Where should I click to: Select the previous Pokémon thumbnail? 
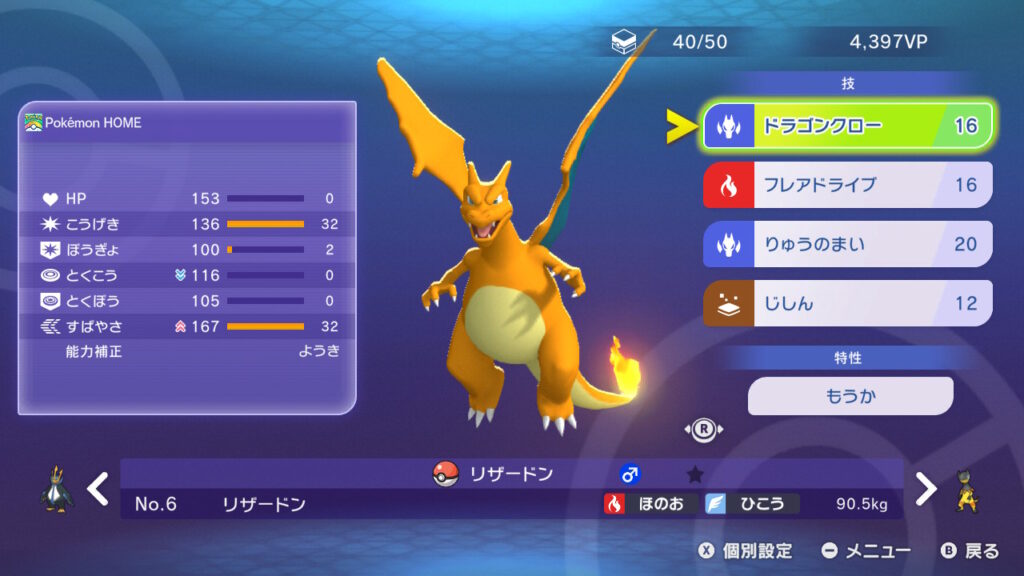point(56,489)
